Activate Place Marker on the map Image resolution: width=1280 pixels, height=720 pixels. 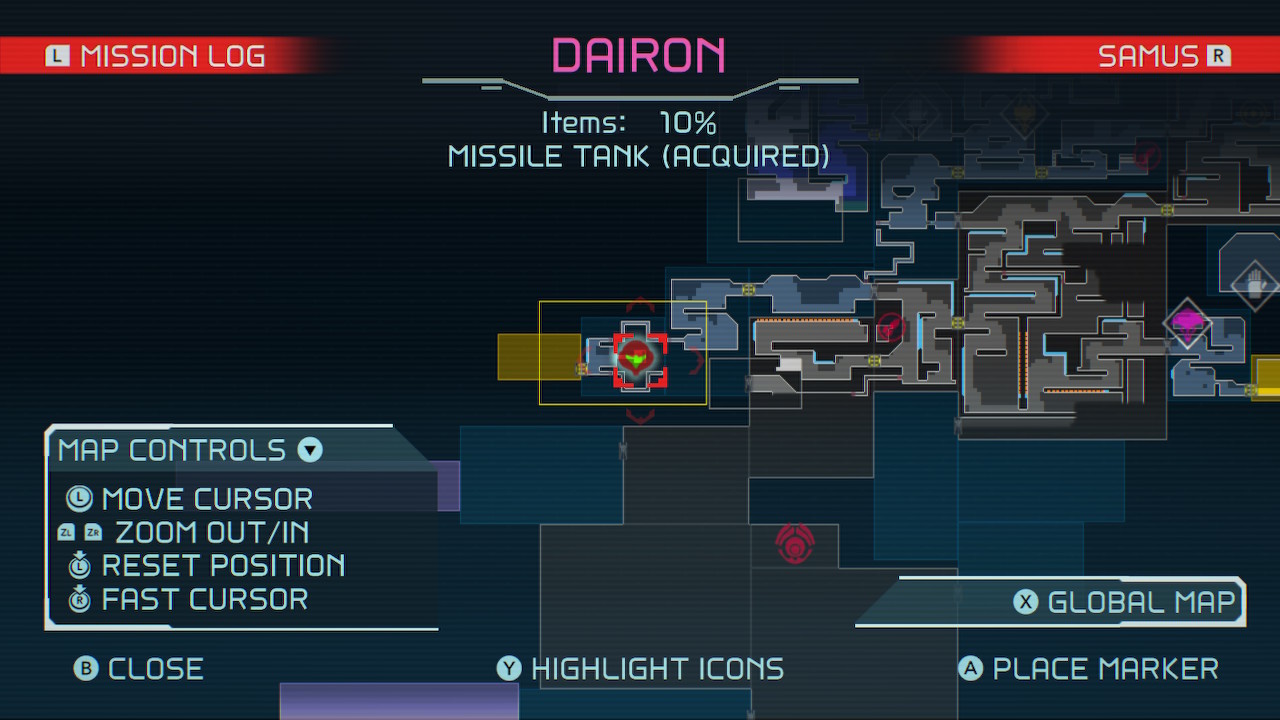click(1089, 668)
